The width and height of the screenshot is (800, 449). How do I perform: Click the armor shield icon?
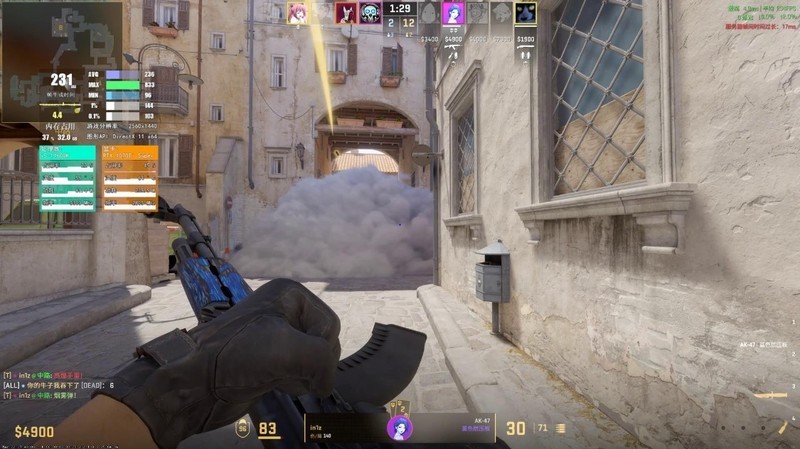tap(243, 428)
